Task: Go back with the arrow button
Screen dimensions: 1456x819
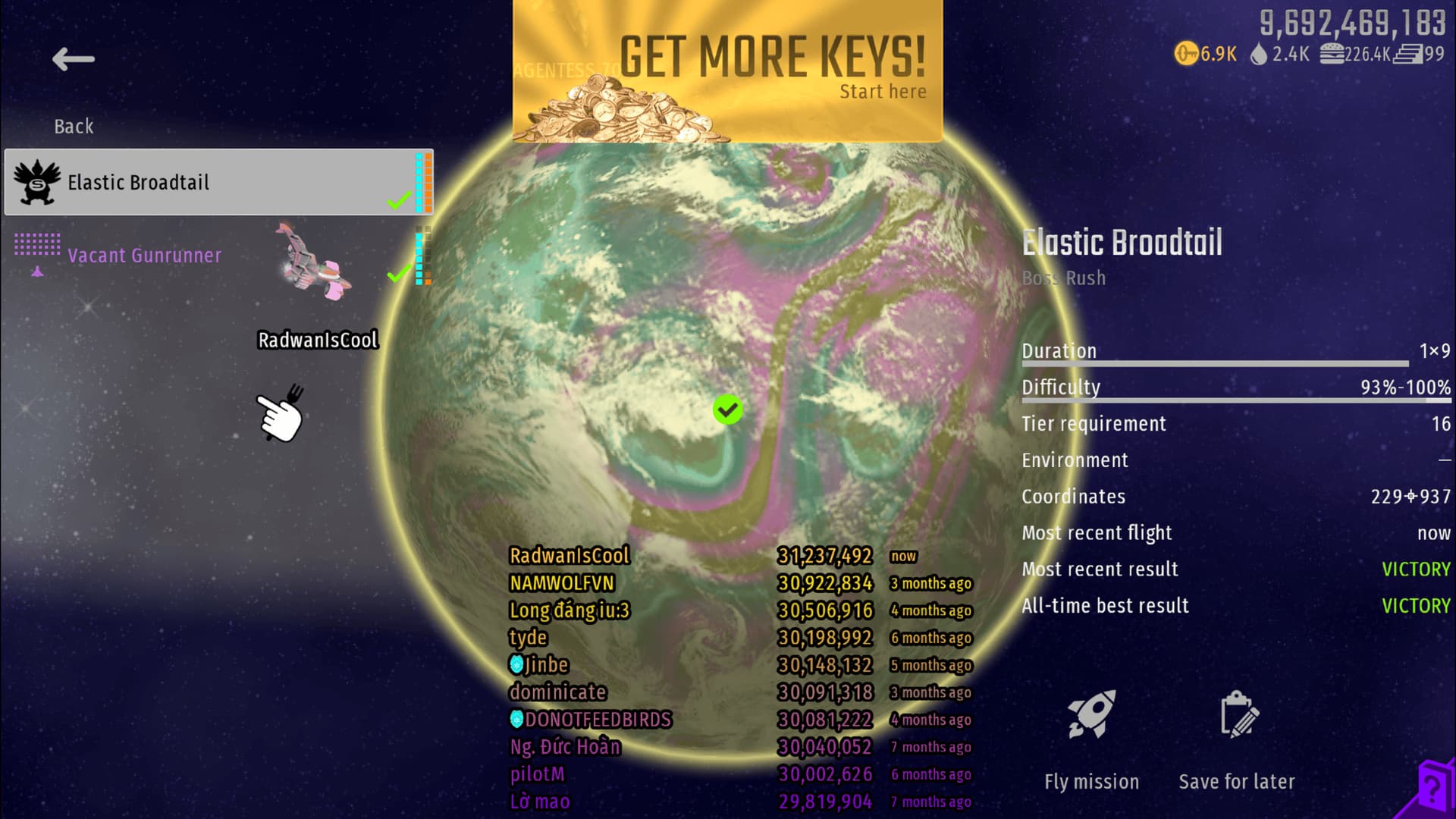Action: pos(74,59)
